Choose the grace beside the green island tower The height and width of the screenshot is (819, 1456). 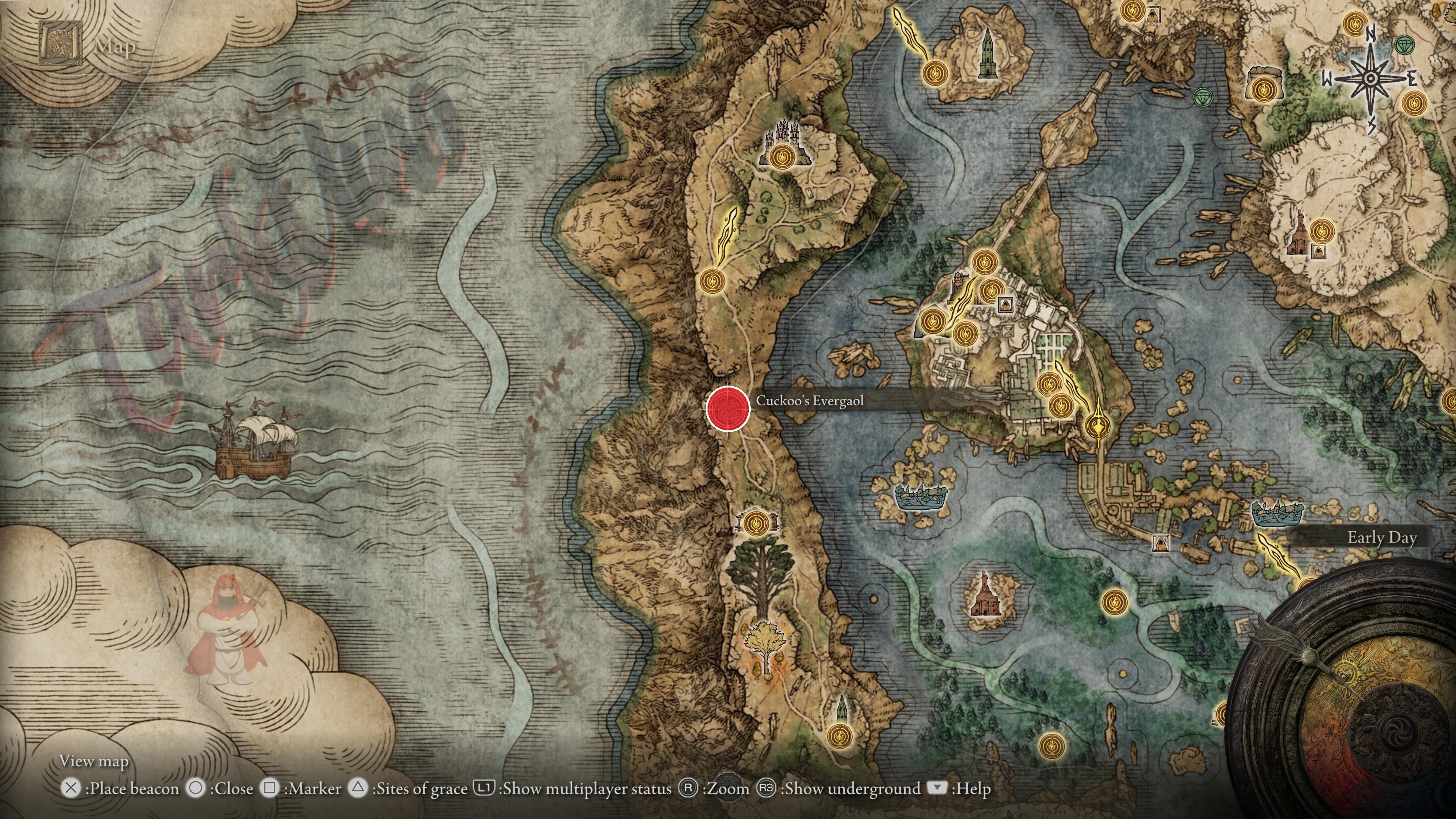(935, 74)
